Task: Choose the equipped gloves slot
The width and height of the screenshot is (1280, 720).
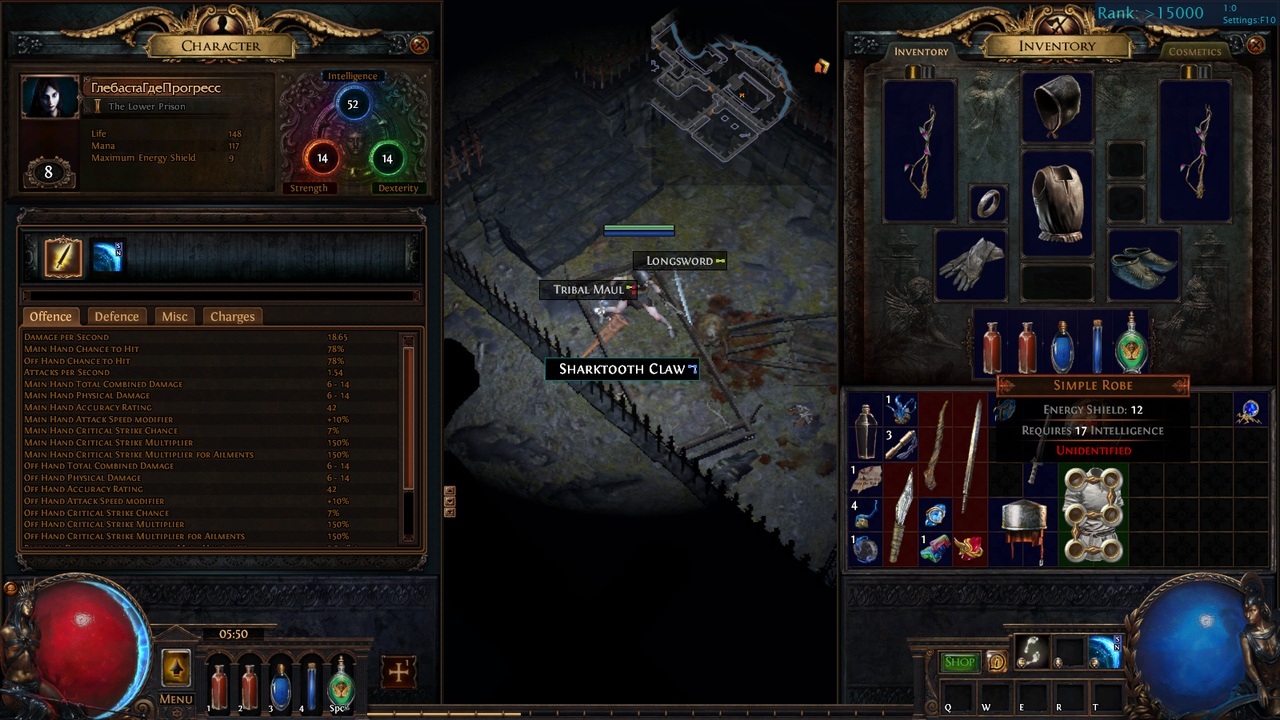Action: tap(970, 264)
